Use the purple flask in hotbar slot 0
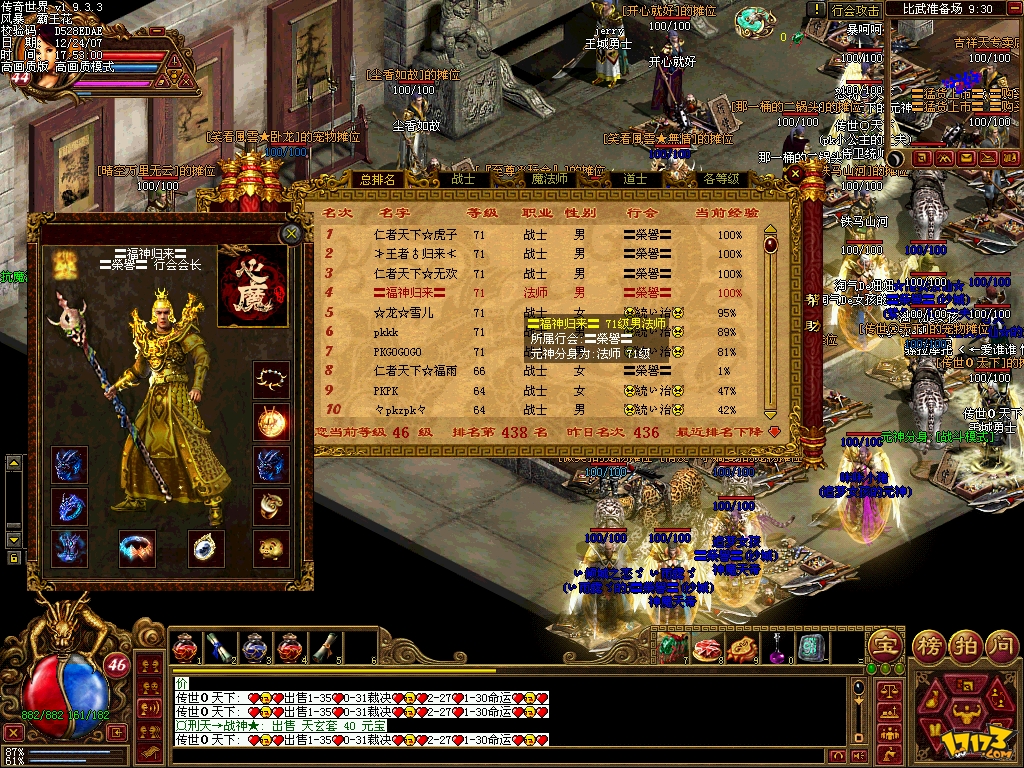The image size is (1024, 768). click(x=777, y=647)
